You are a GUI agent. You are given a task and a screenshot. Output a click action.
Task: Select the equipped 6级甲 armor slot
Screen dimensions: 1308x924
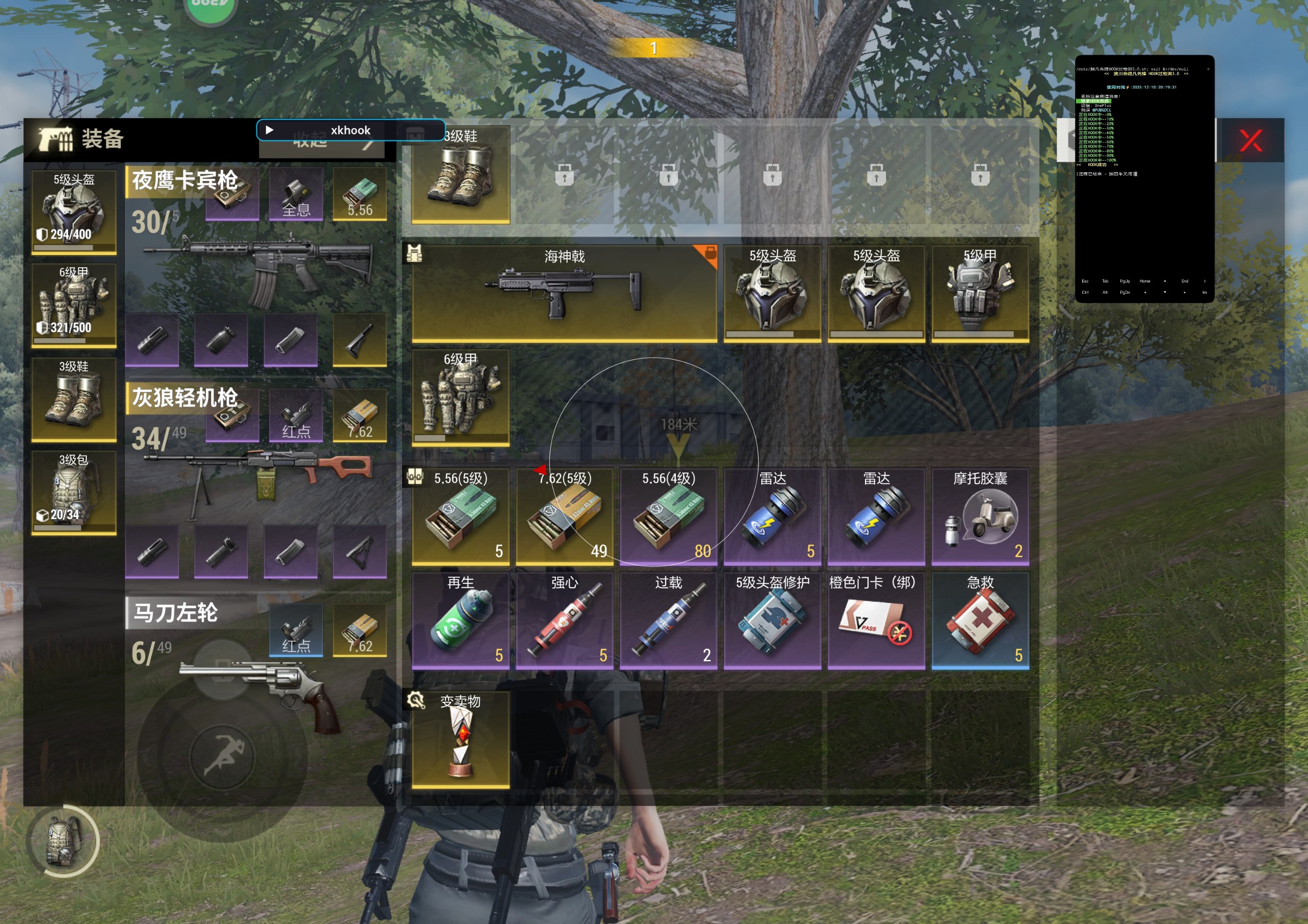point(74,305)
